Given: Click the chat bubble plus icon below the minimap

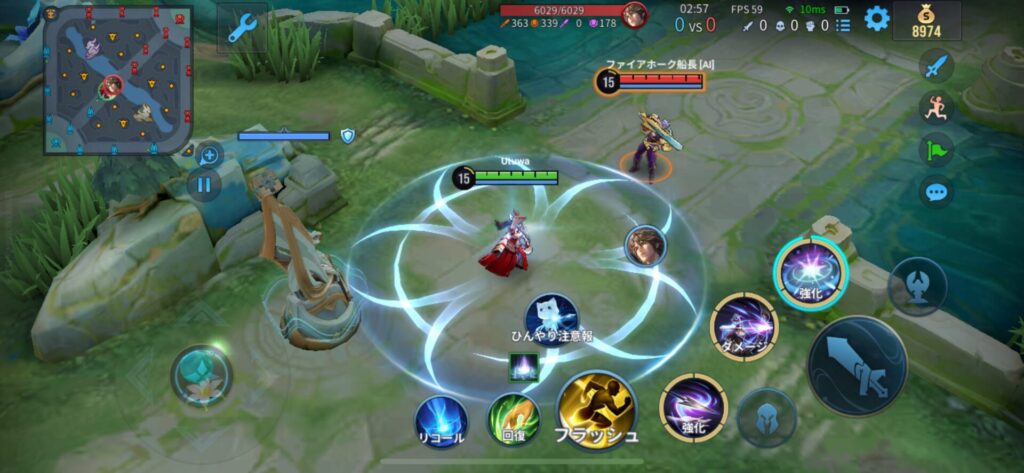Looking at the screenshot, I should [x=209, y=155].
